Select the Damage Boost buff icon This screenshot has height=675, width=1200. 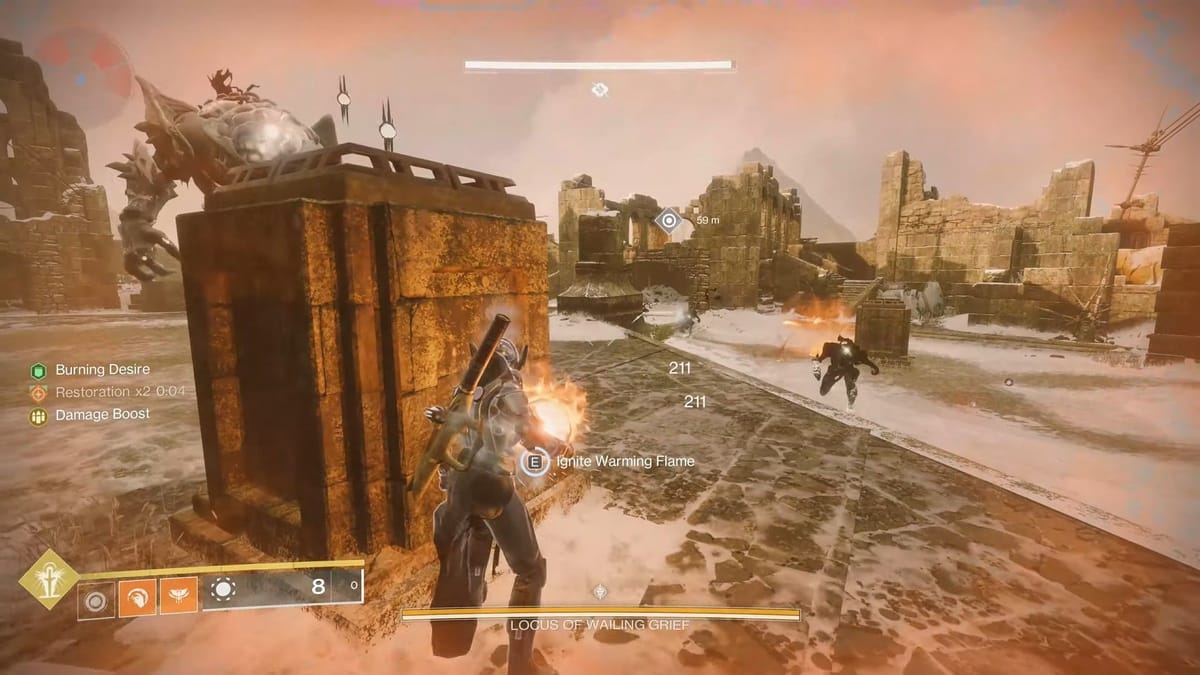coord(38,414)
